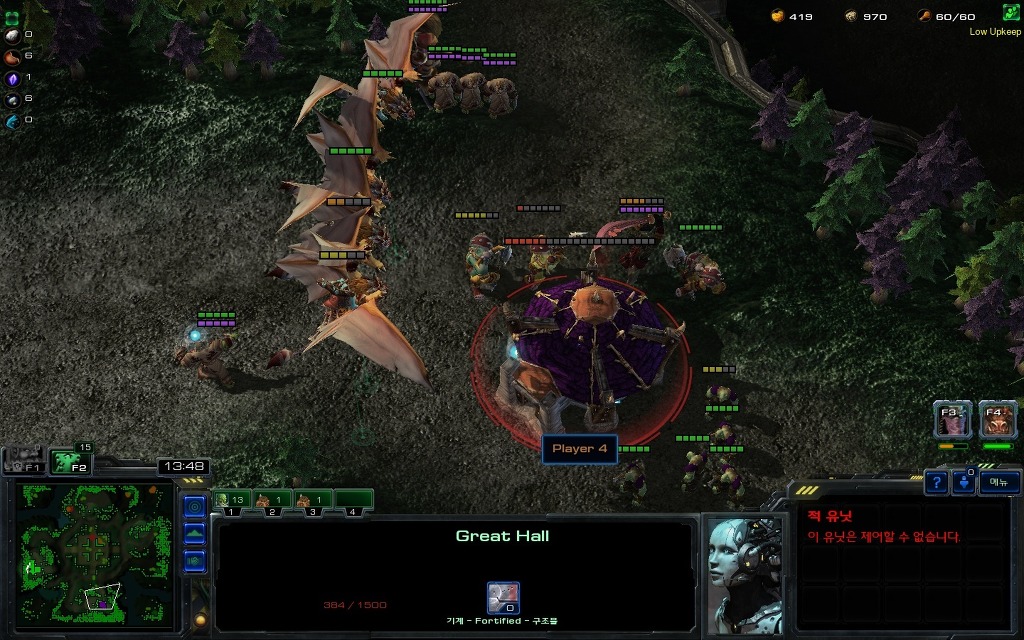
Task: Toggle minimap terrain display
Action: [195, 533]
